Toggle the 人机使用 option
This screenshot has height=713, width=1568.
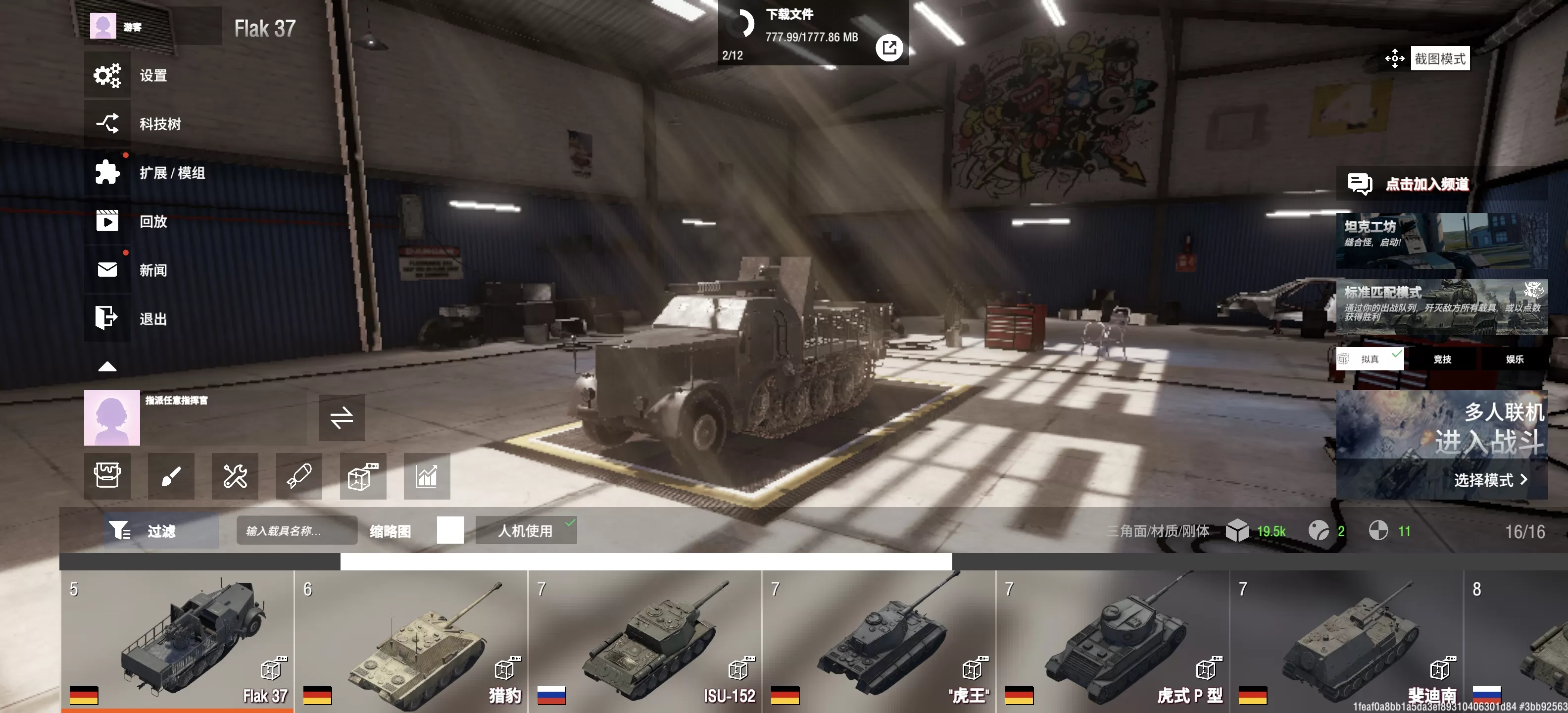pyautogui.click(x=525, y=531)
